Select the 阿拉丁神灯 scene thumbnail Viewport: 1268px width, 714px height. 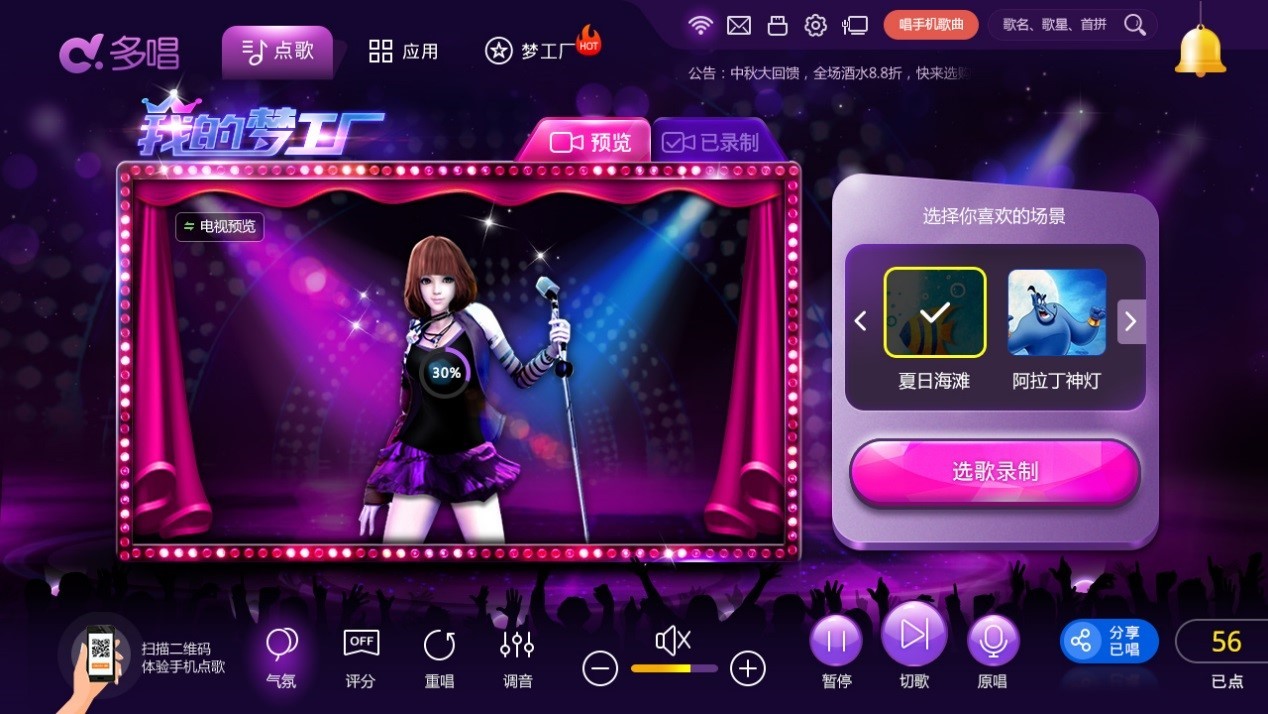pyautogui.click(x=1056, y=312)
